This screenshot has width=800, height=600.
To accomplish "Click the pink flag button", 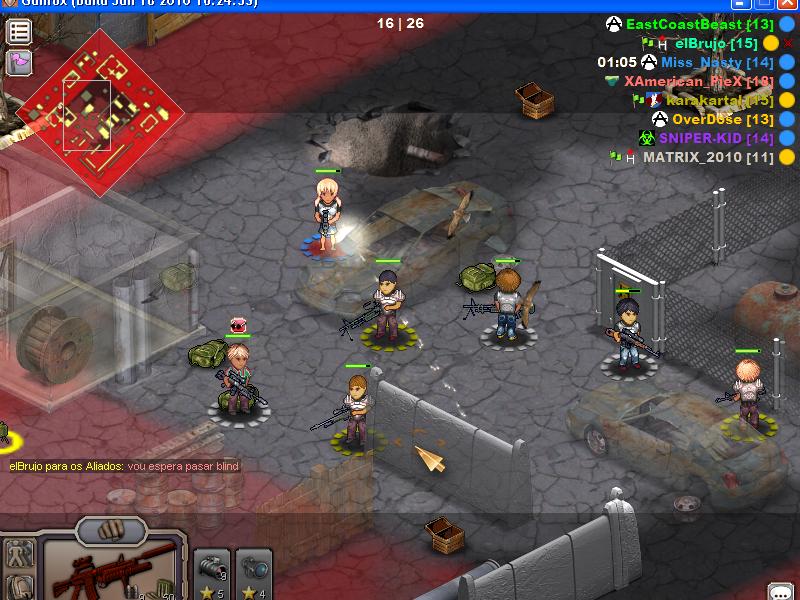I will 19,62.
